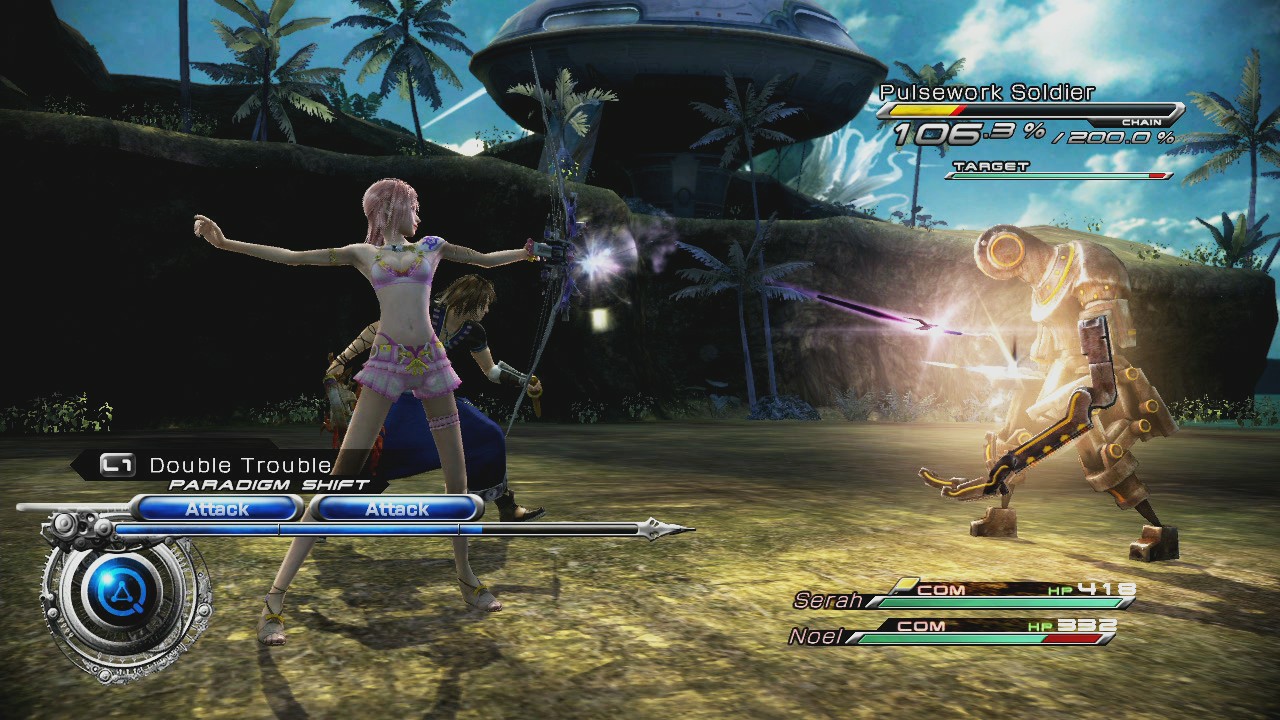Toggle the TARGET lock indicator
The width and height of the screenshot is (1280, 720).
[x=991, y=165]
